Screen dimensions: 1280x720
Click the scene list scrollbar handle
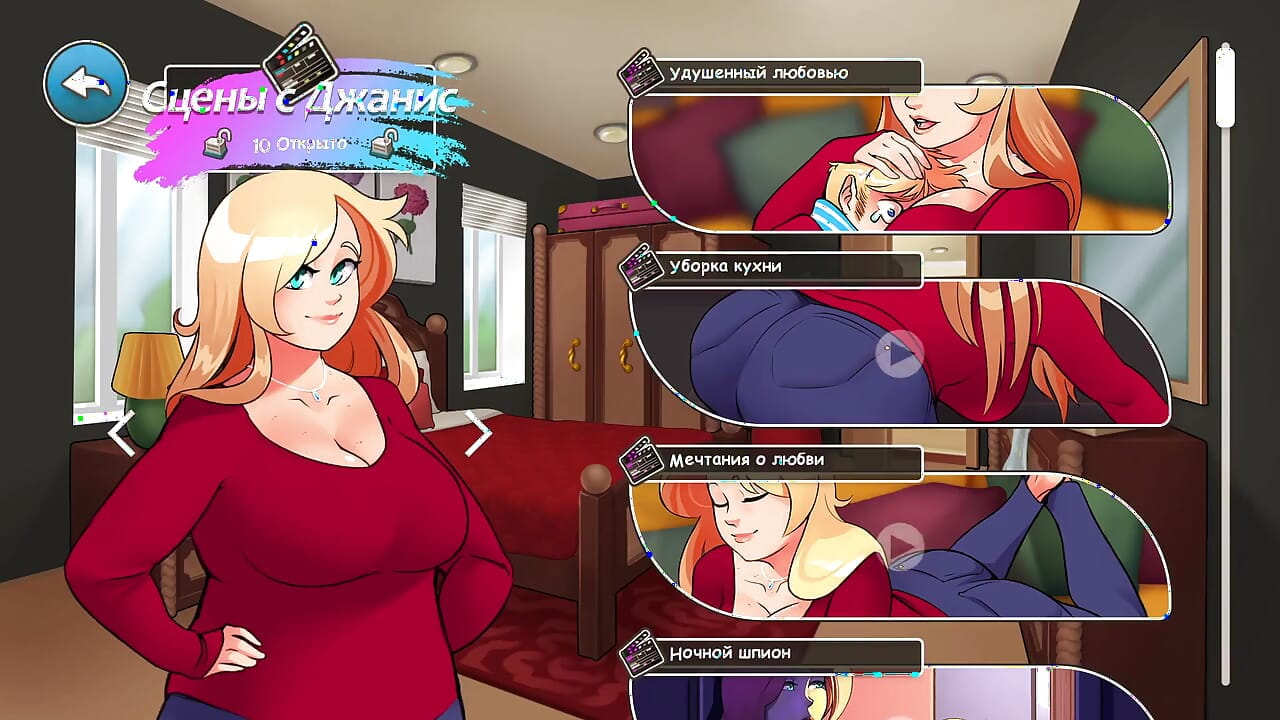pyautogui.click(x=1225, y=86)
